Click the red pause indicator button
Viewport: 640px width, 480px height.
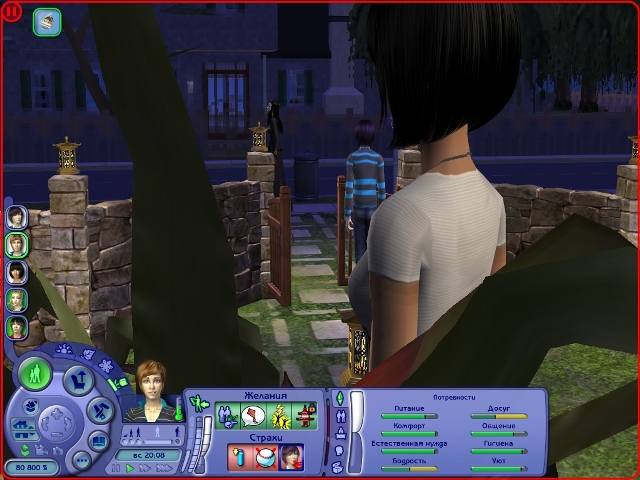pyautogui.click(x=14, y=14)
